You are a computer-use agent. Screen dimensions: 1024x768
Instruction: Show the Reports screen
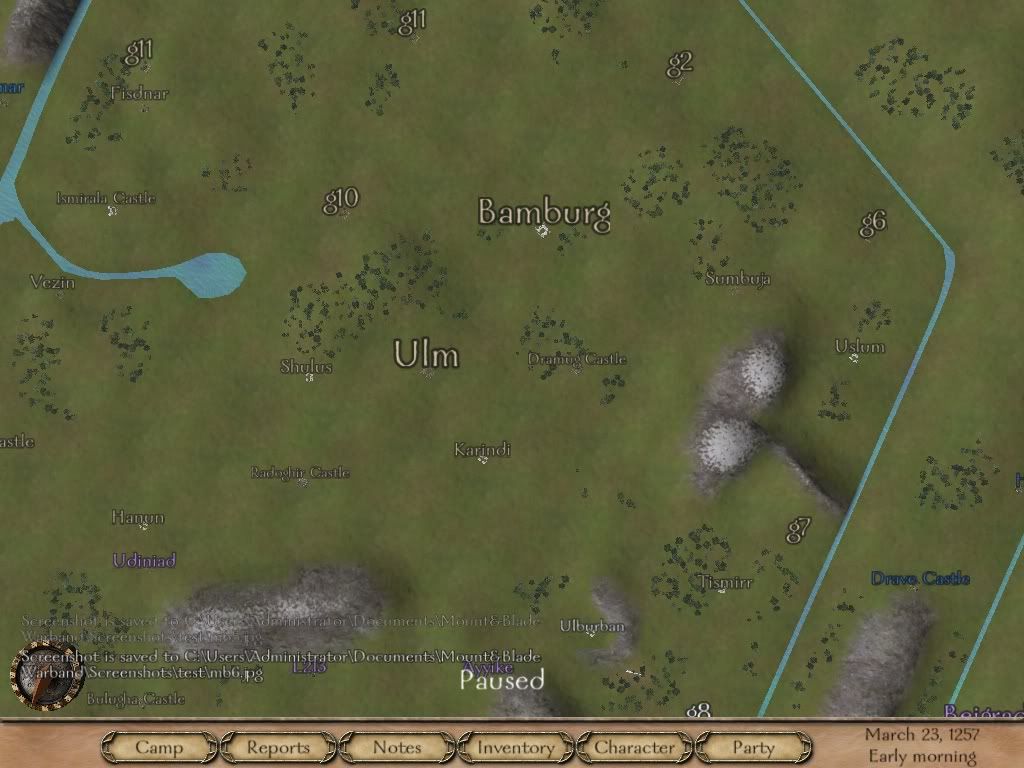(x=278, y=747)
